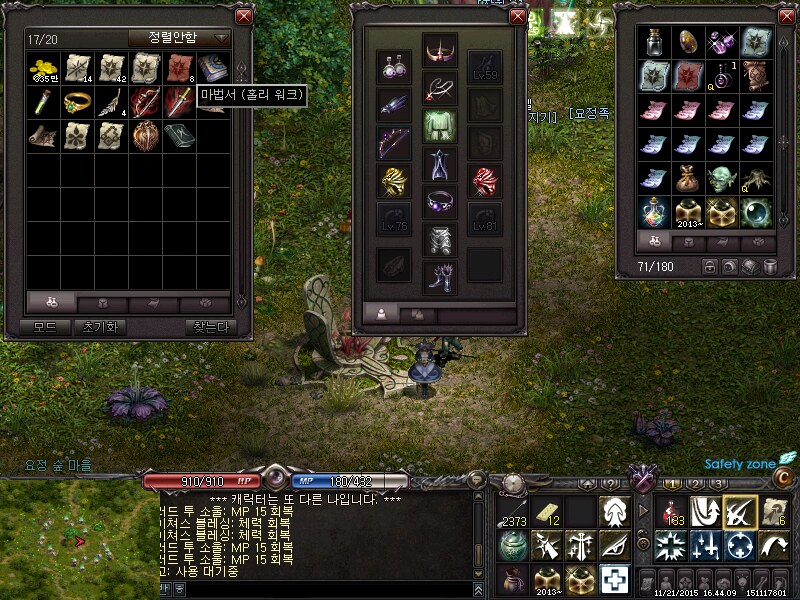The width and height of the screenshot is (800, 600).
Task: Select the goblin head item in inventory
Action: pyautogui.click(x=723, y=179)
